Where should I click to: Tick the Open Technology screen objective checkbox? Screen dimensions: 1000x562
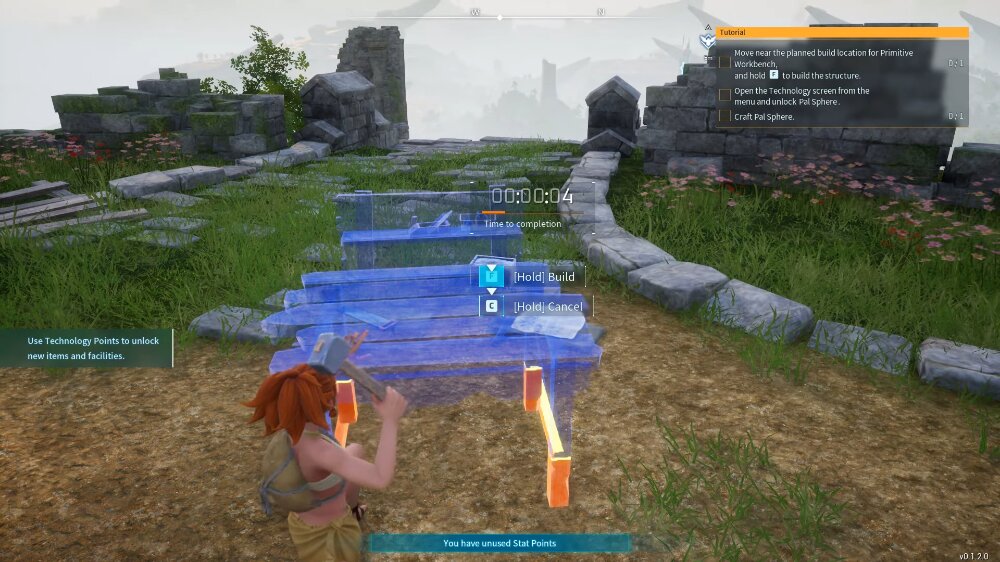click(x=725, y=95)
